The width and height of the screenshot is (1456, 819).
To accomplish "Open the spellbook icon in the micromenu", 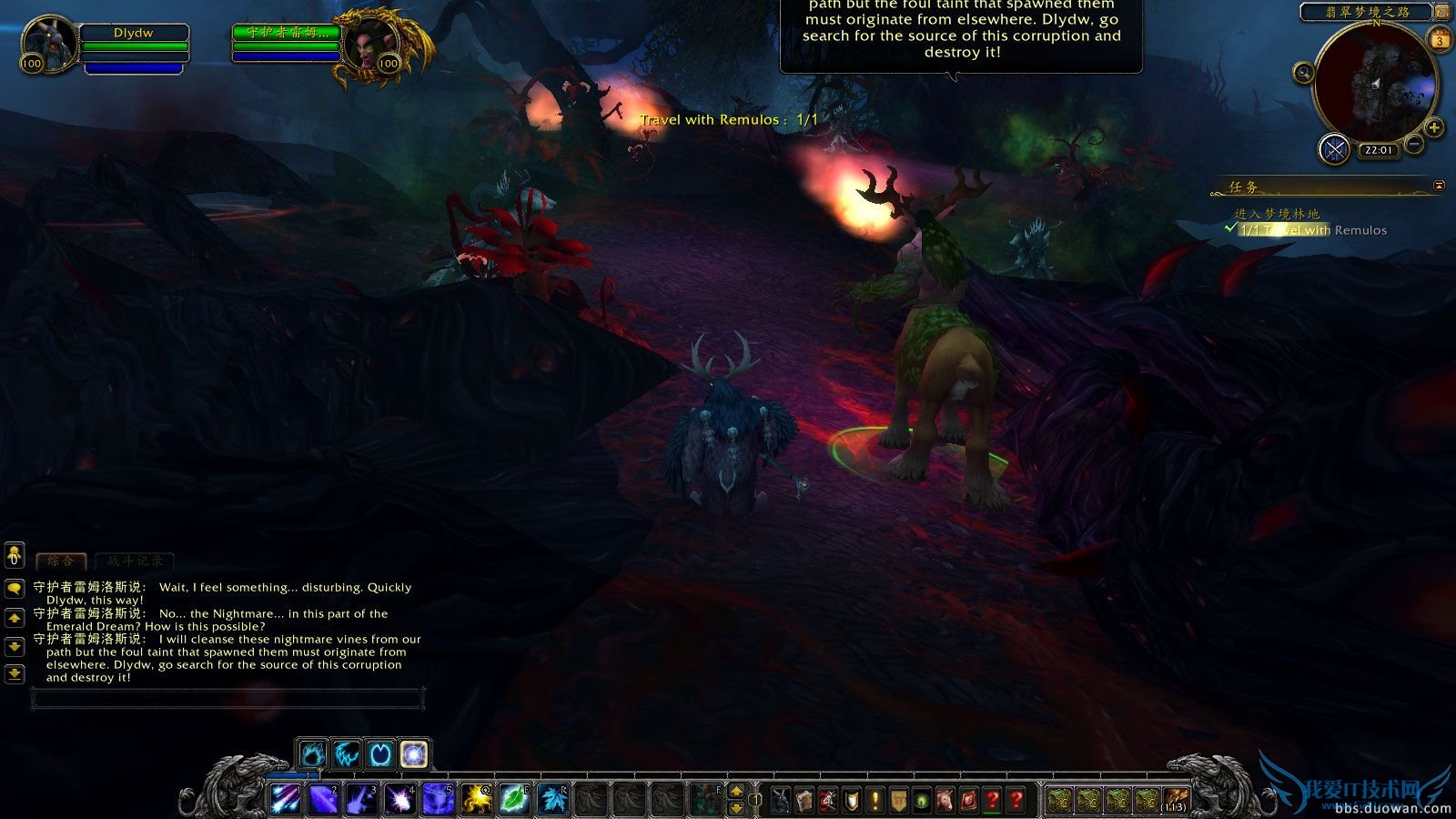I will point(805,800).
